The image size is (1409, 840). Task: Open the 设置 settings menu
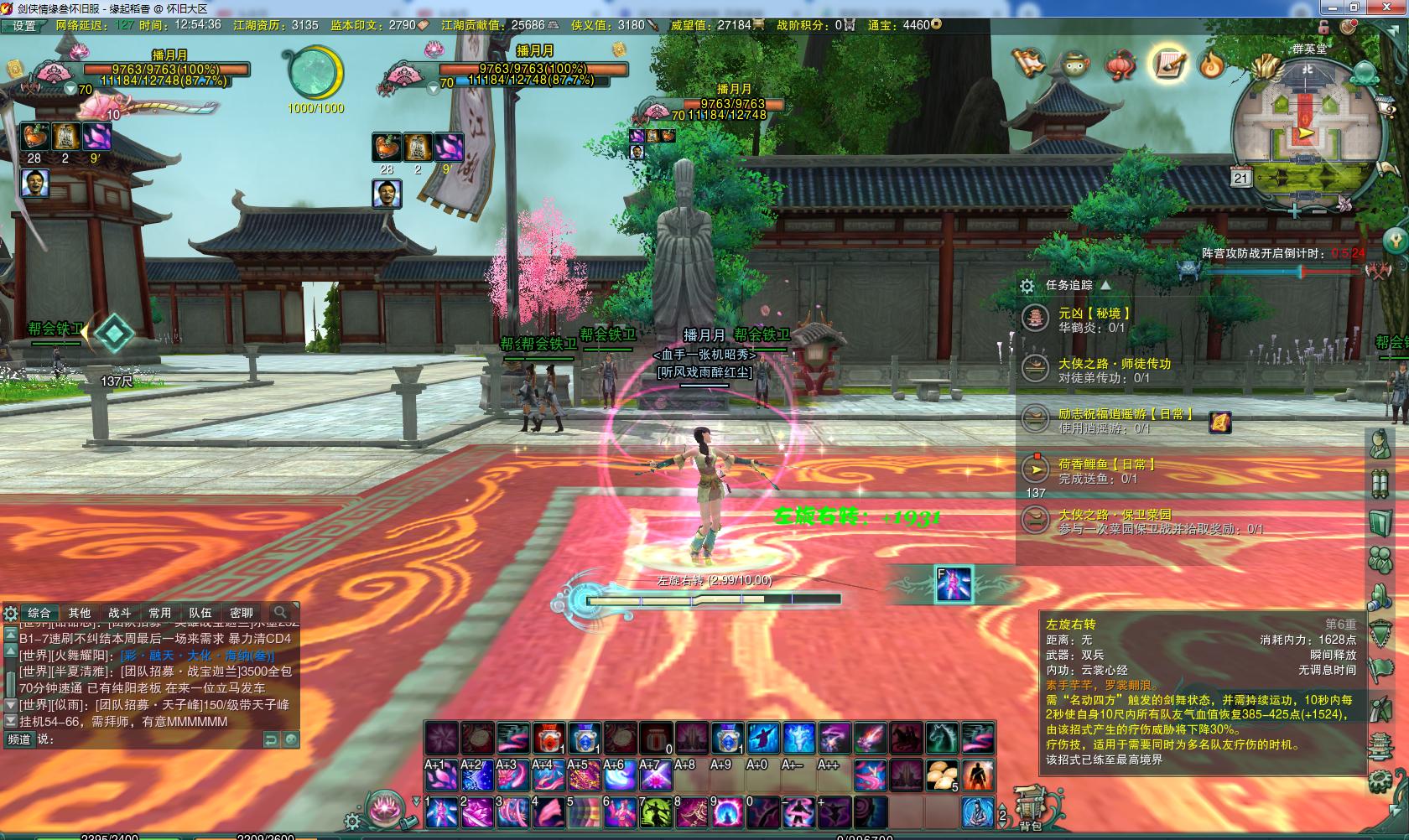23,26
